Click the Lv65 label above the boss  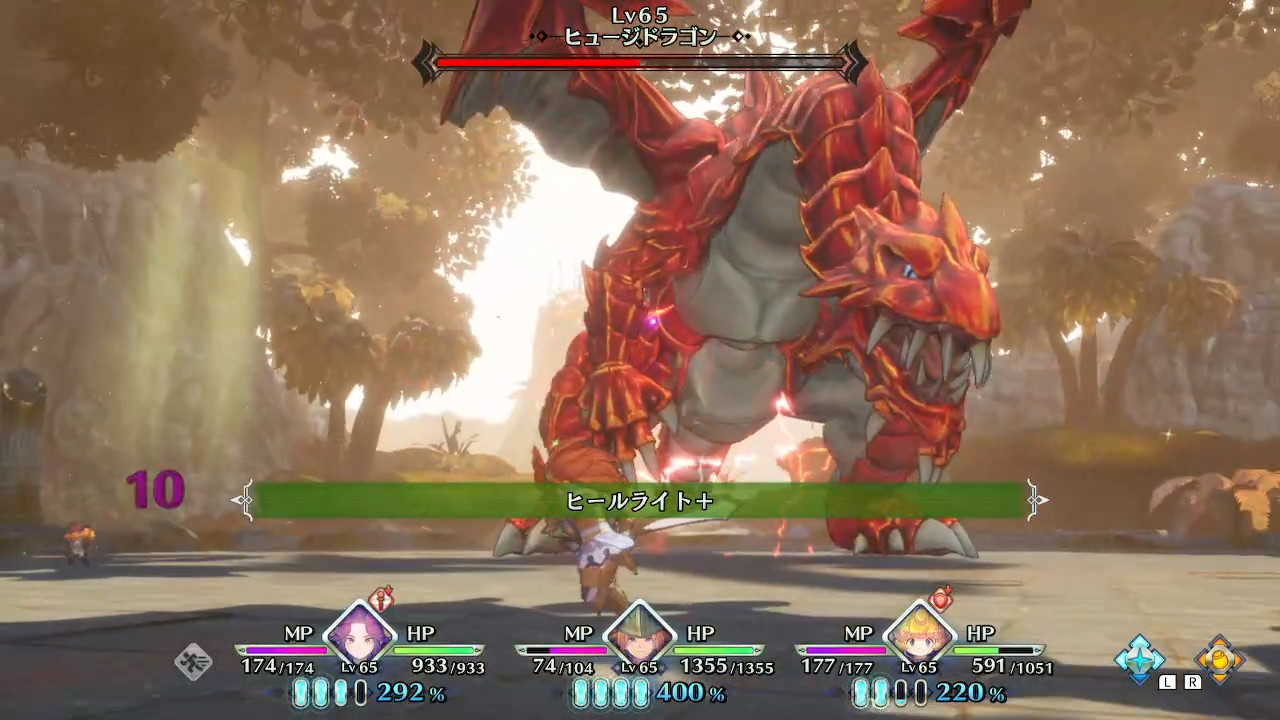(640, 16)
